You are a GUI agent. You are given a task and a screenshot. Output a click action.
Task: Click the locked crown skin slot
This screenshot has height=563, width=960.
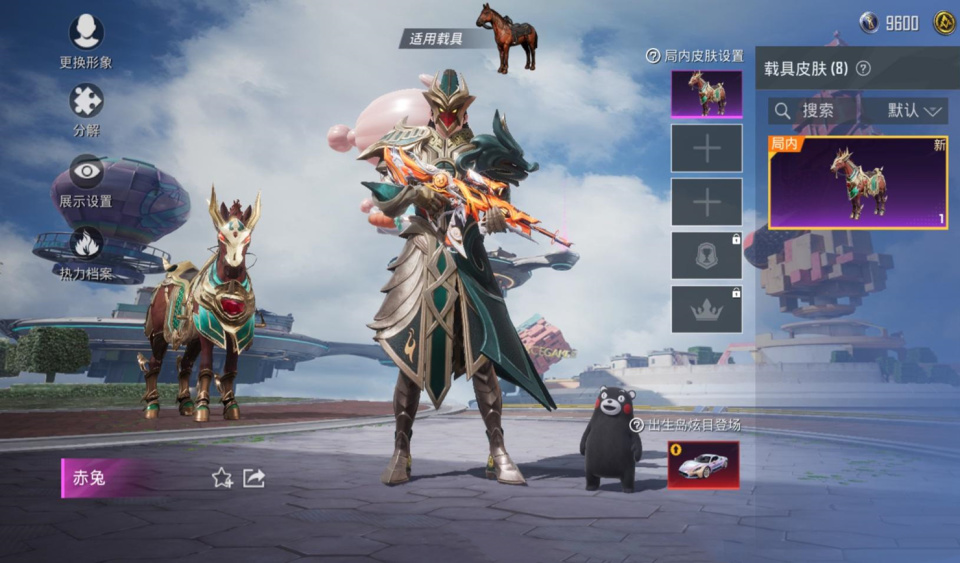click(x=706, y=309)
